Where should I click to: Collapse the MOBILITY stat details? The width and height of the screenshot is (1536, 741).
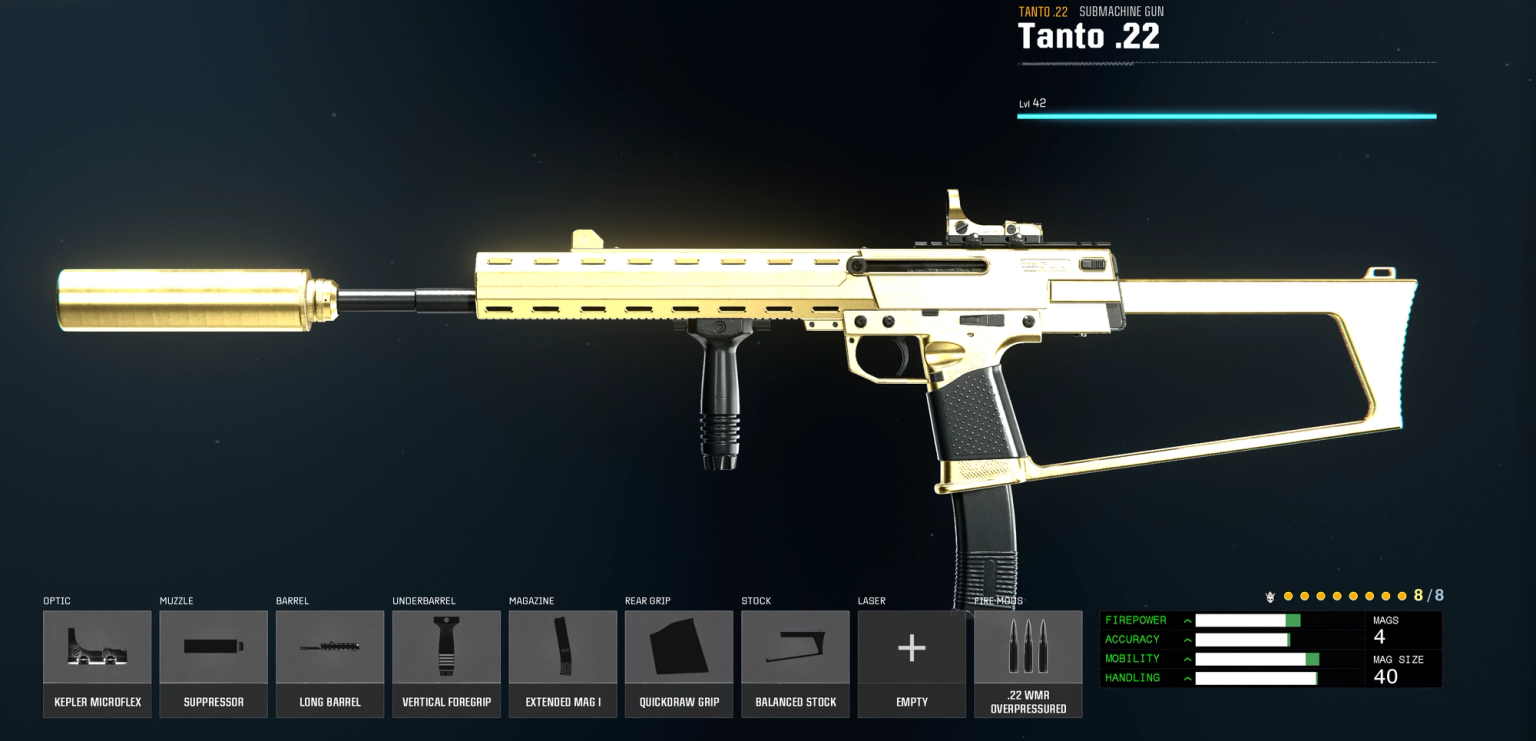coord(1186,658)
